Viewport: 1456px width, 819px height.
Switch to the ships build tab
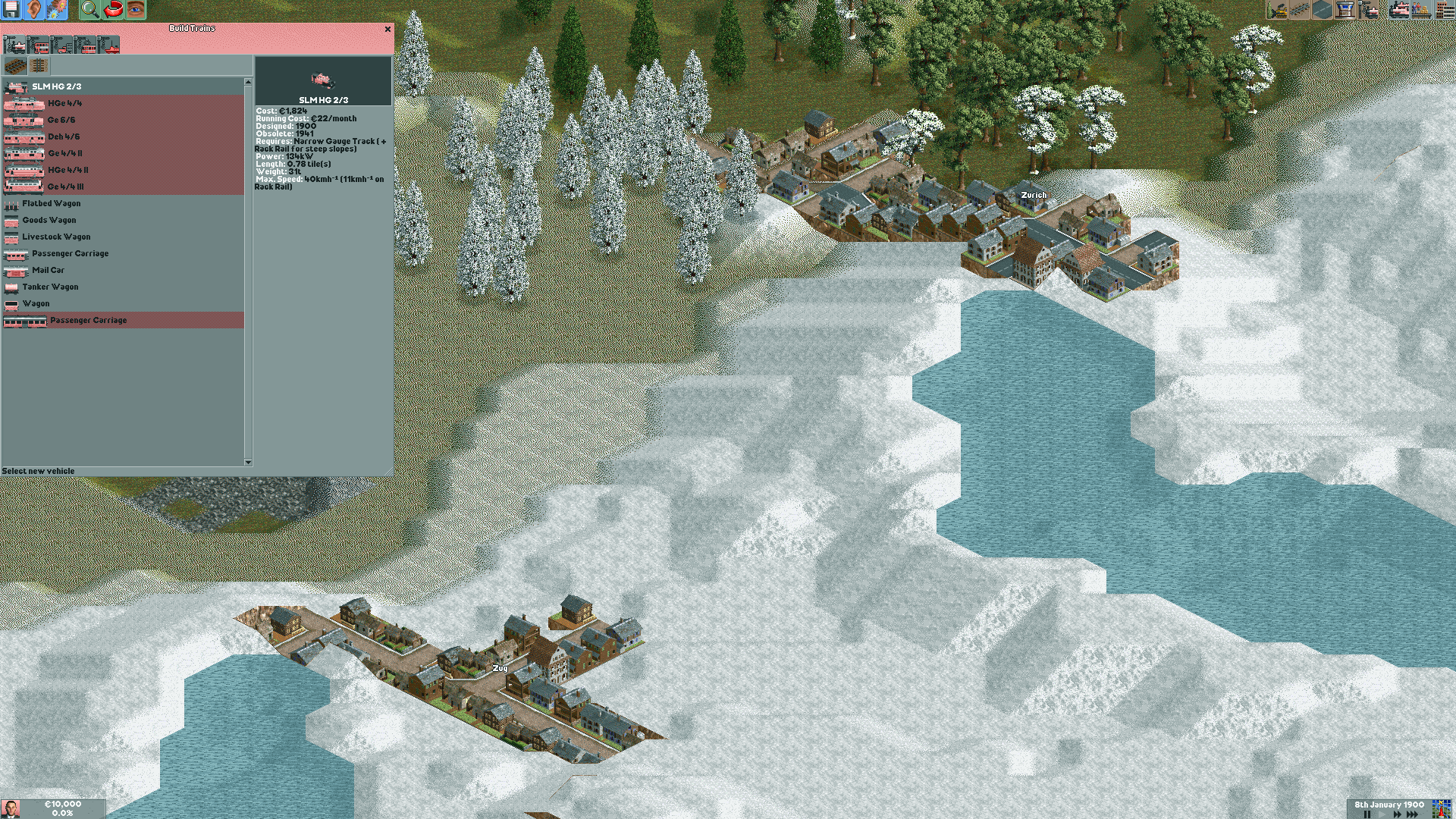pyautogui.click(x=108, y=44)
